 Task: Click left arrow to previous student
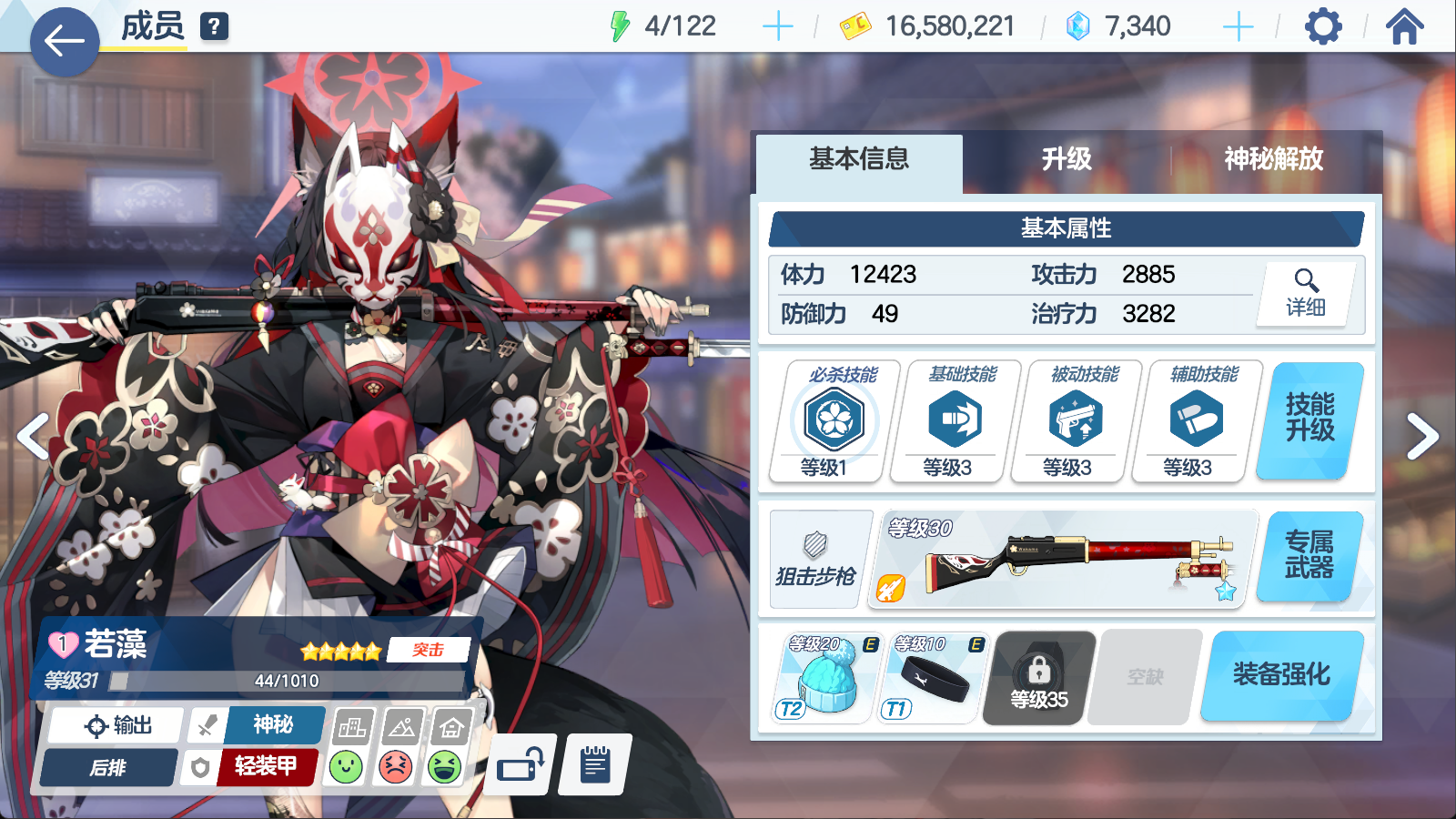click(34, 437)
